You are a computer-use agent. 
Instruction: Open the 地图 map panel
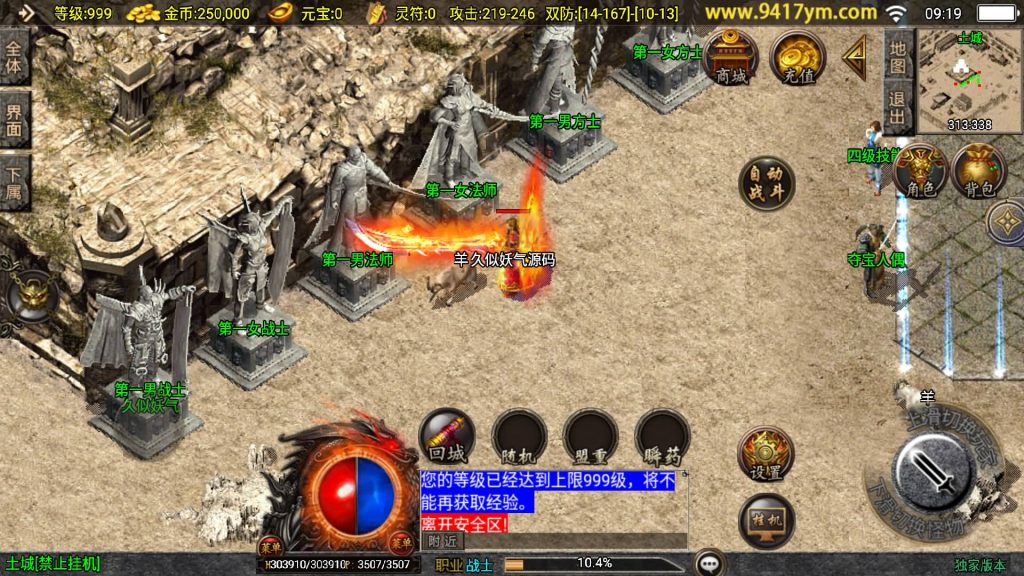coord(898,56)
